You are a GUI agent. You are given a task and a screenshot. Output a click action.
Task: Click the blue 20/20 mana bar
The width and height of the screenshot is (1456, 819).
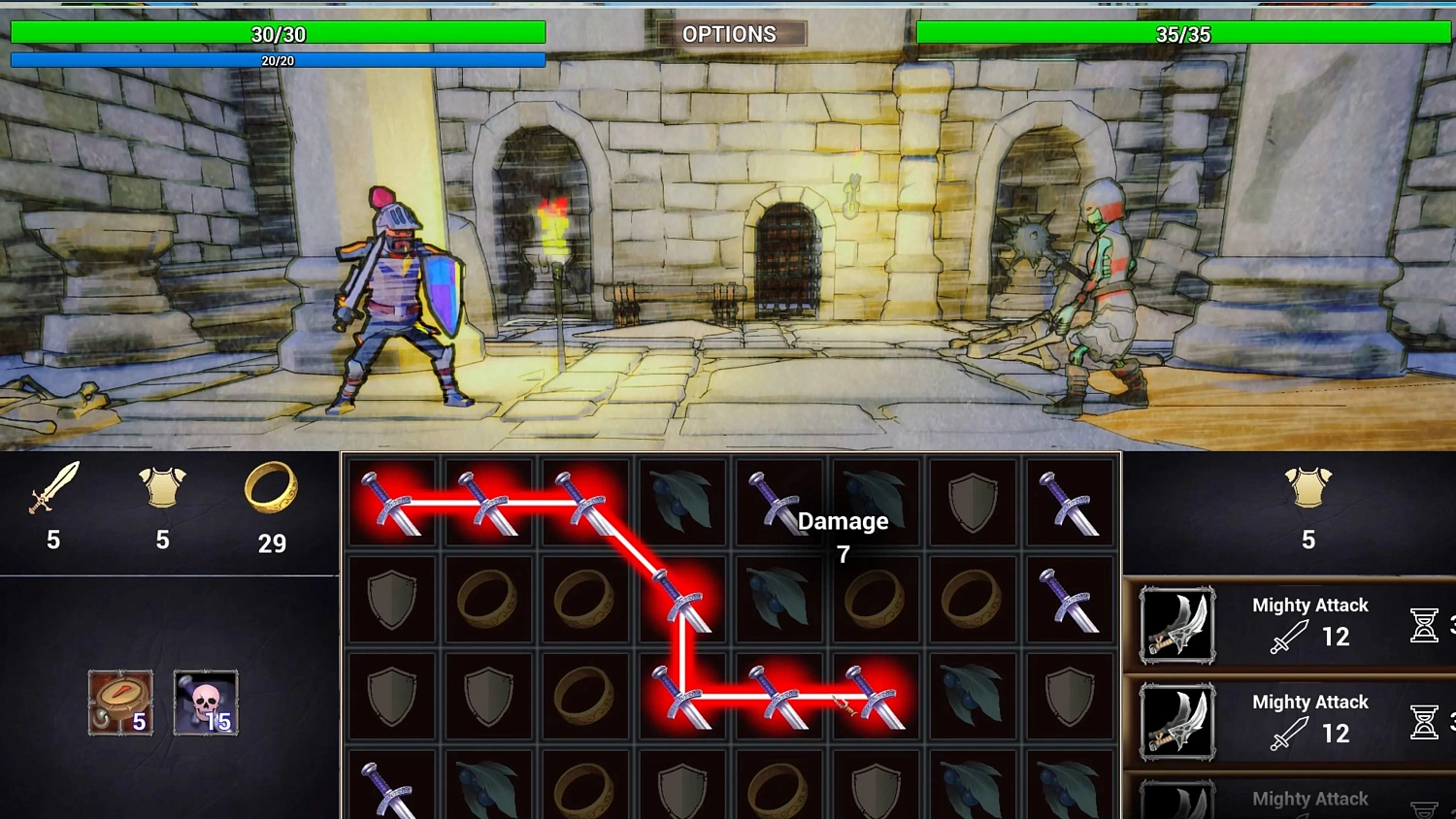(x=279, y=60)
